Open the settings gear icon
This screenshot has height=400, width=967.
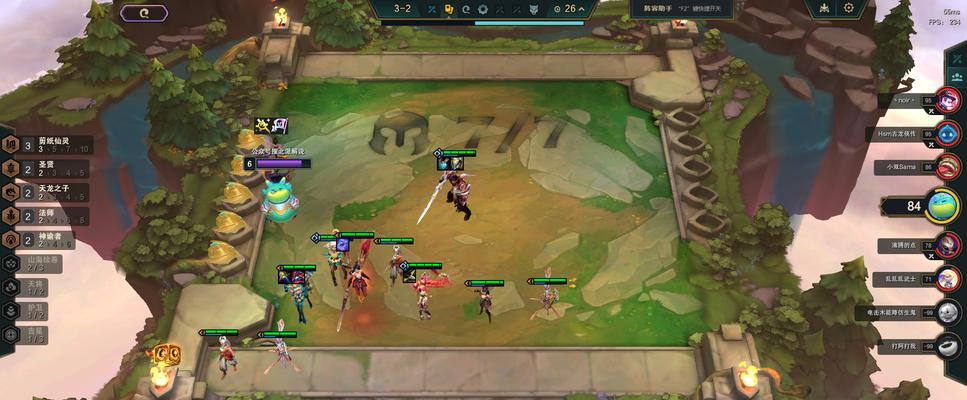click(849, 8)
